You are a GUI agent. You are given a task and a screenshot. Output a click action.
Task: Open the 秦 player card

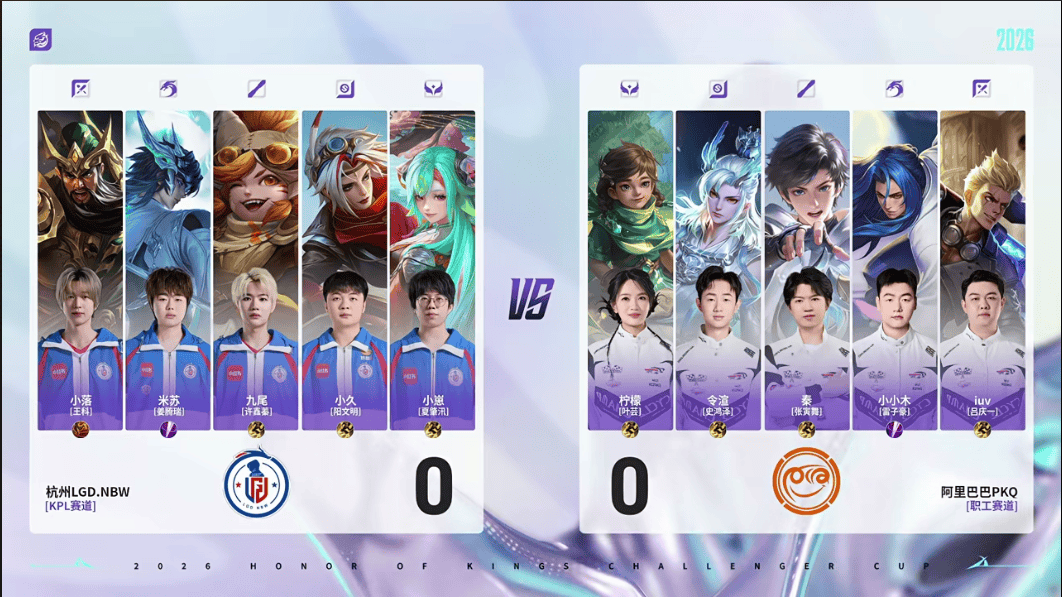tap(806, 270)
